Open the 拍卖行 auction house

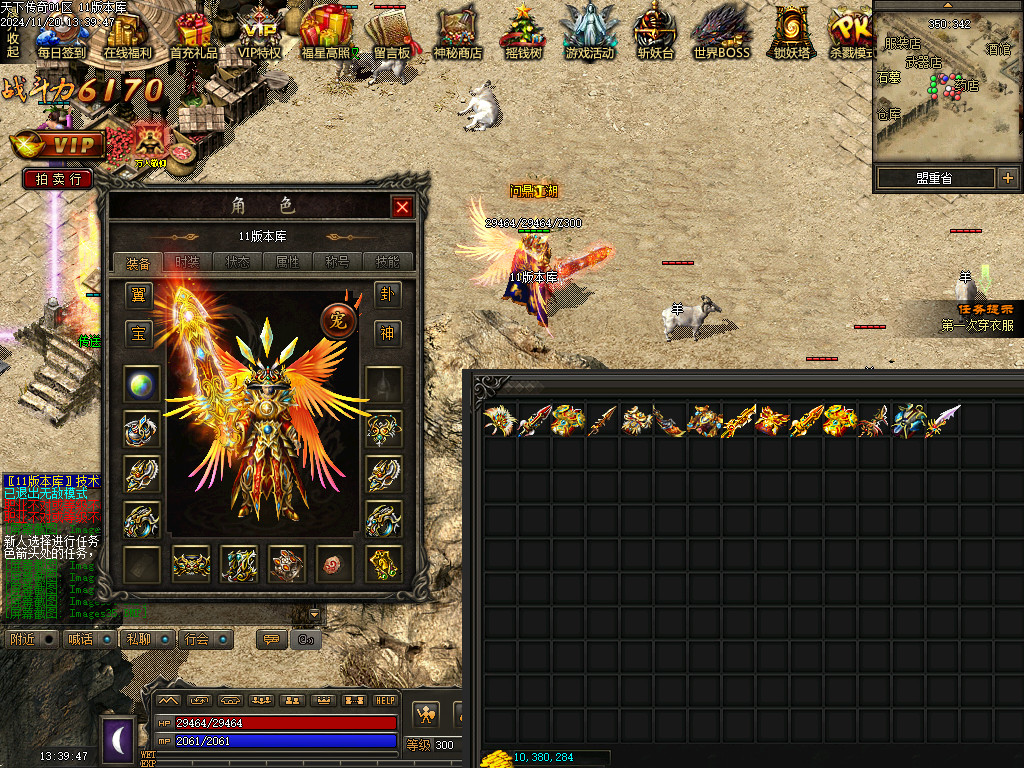click(58, 179)
